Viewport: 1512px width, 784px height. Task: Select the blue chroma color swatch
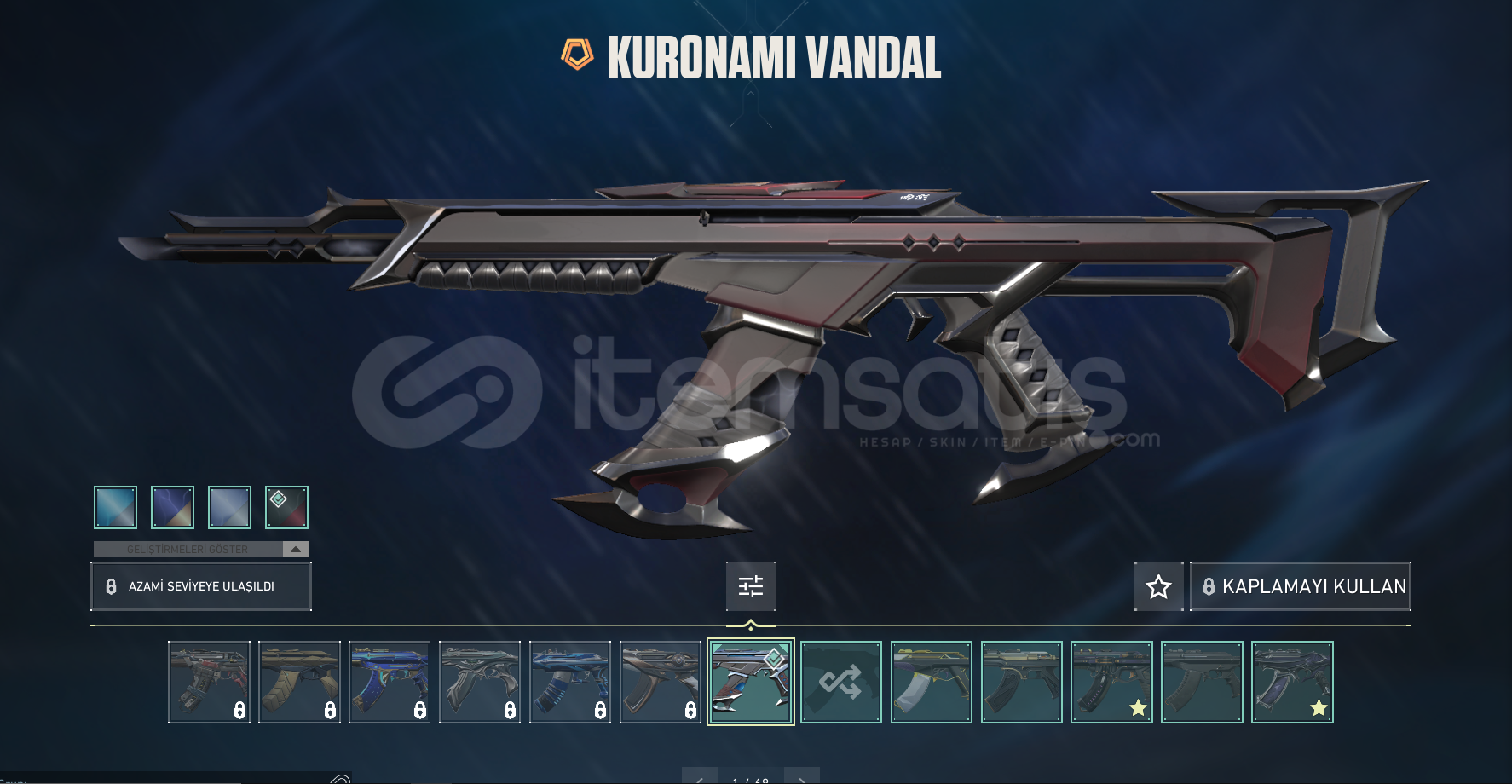(x=114, y=506)
